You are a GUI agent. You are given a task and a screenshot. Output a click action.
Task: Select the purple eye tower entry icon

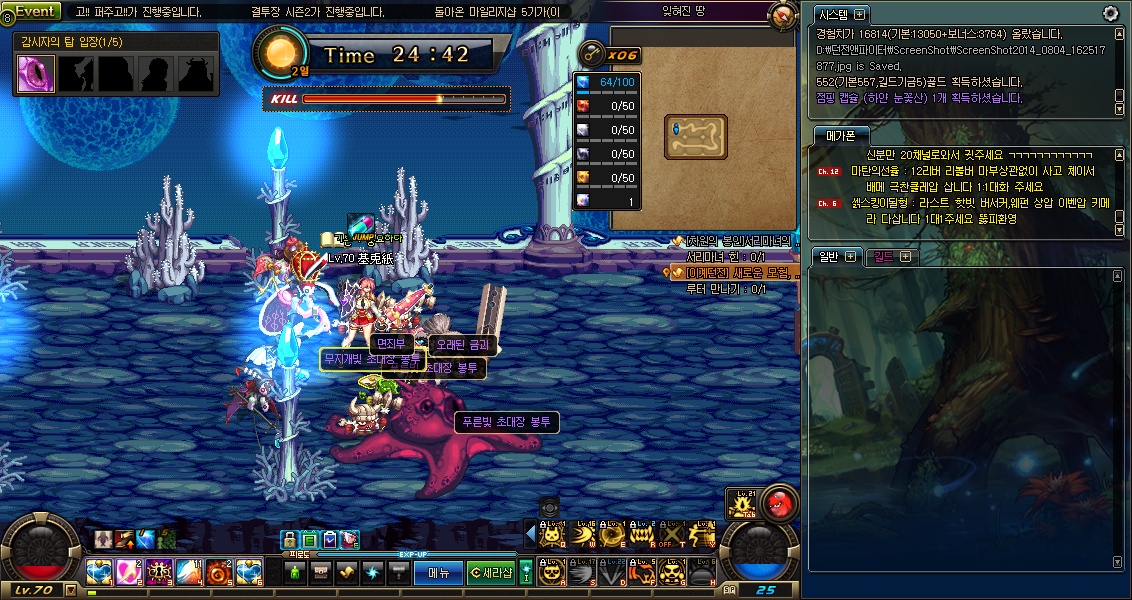click(36, 74)
